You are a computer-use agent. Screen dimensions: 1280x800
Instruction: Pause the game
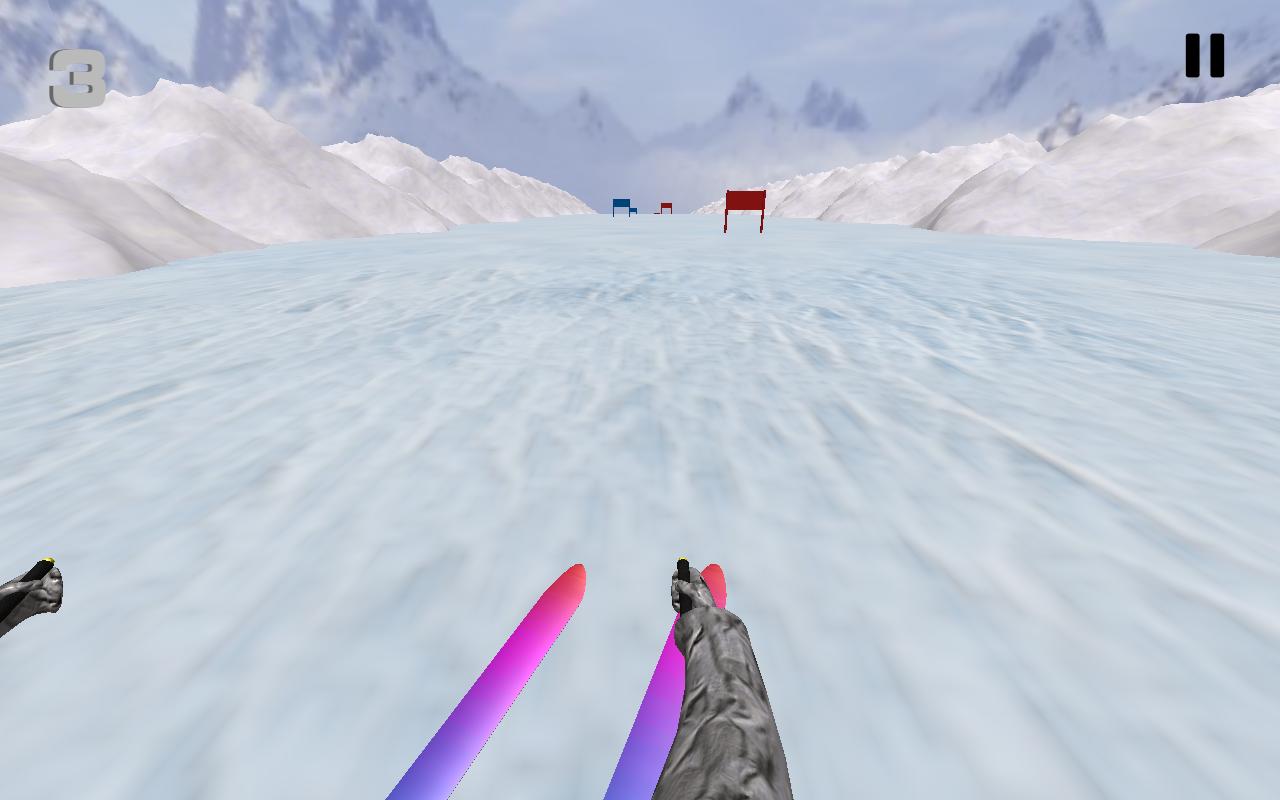click(1204, 55)
